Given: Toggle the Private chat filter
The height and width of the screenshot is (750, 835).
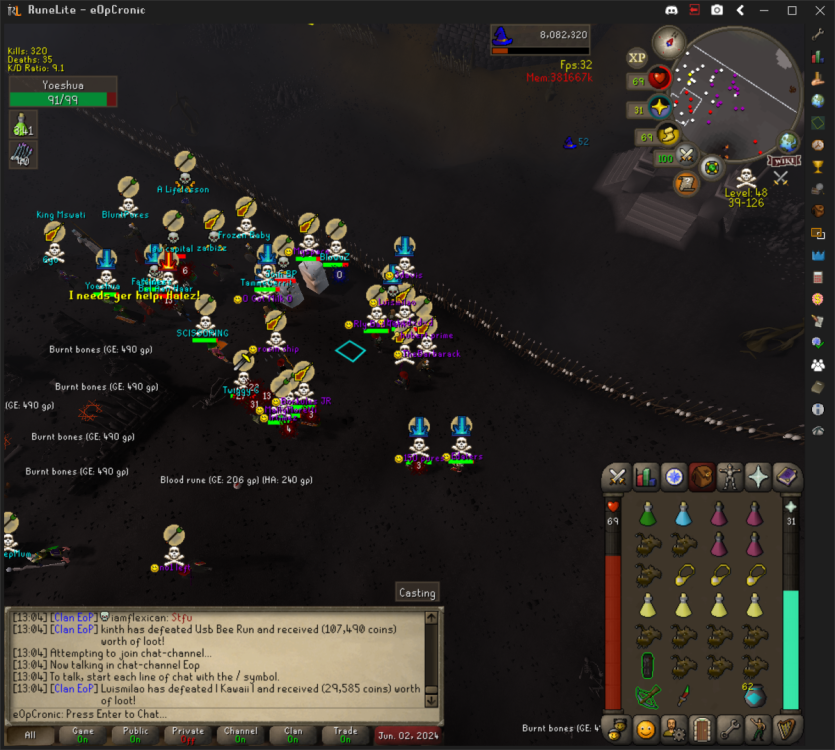Looking at the screenshot, I should pos(188,735).
